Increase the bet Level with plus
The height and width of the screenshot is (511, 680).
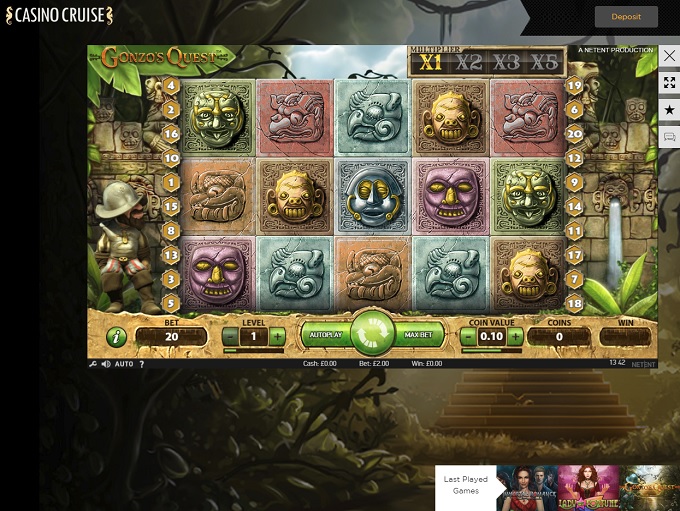coord(277,337)
